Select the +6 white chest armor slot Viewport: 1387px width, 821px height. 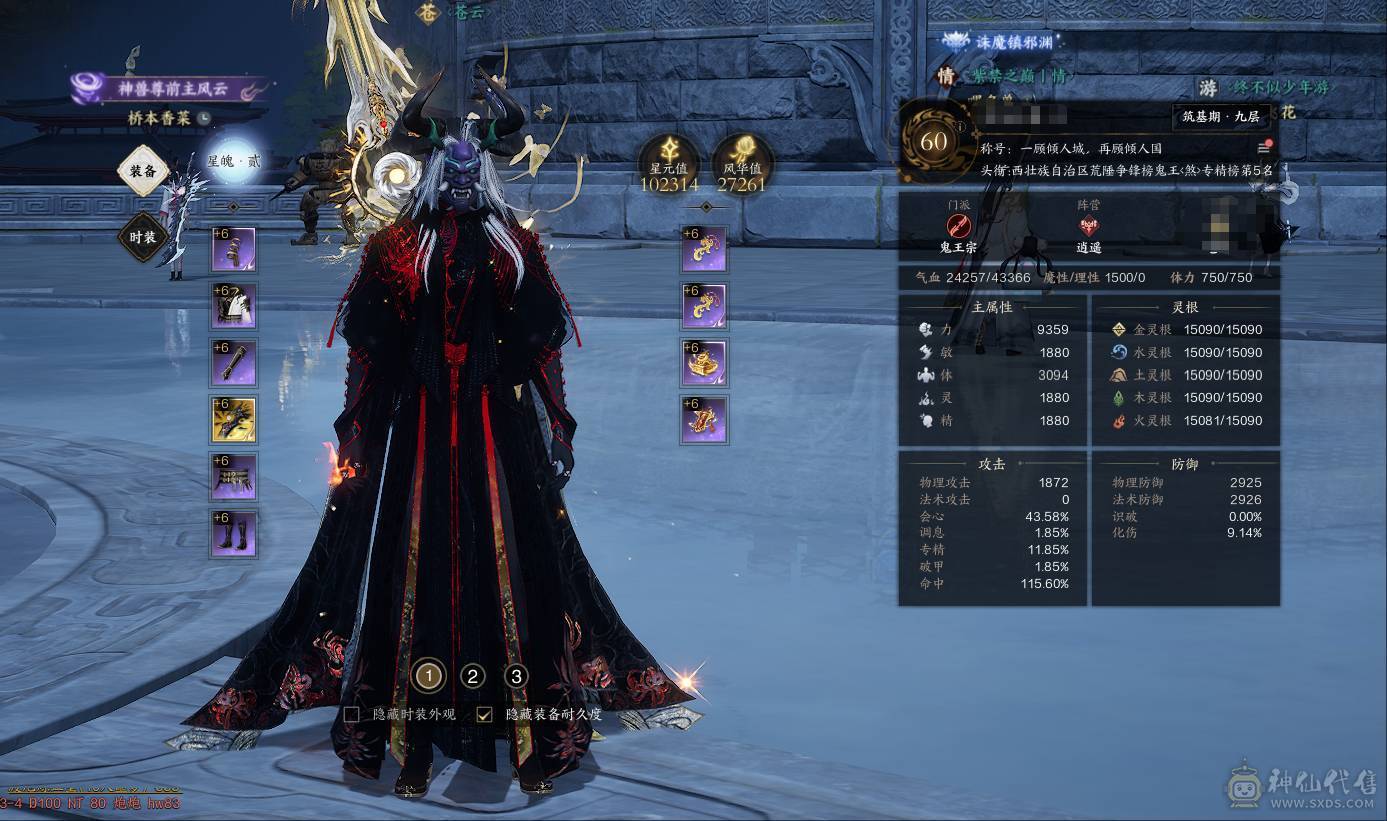pyautogui.click(x=233, y=306)
